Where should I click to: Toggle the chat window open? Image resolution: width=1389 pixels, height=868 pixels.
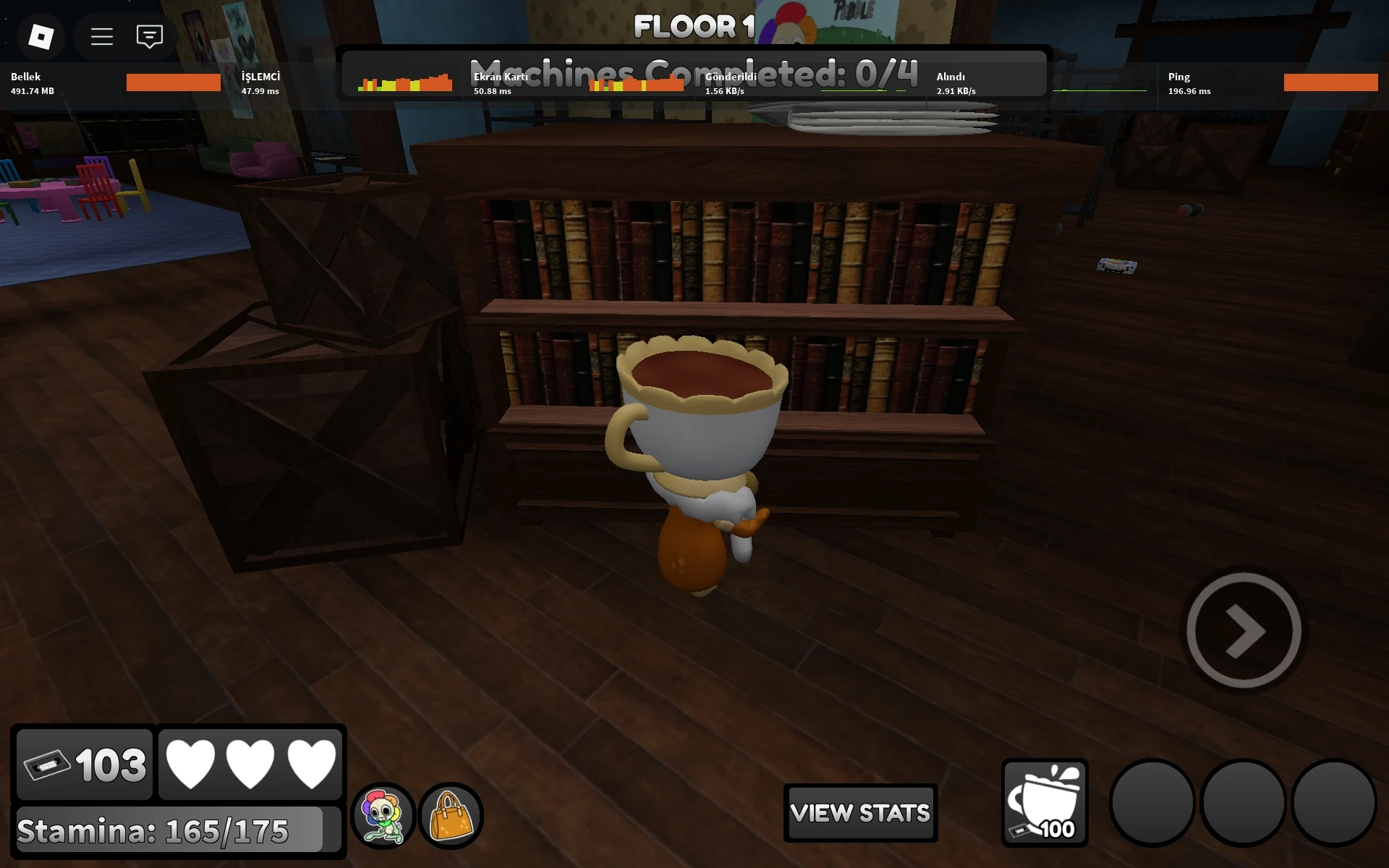(x=149, y=36)
